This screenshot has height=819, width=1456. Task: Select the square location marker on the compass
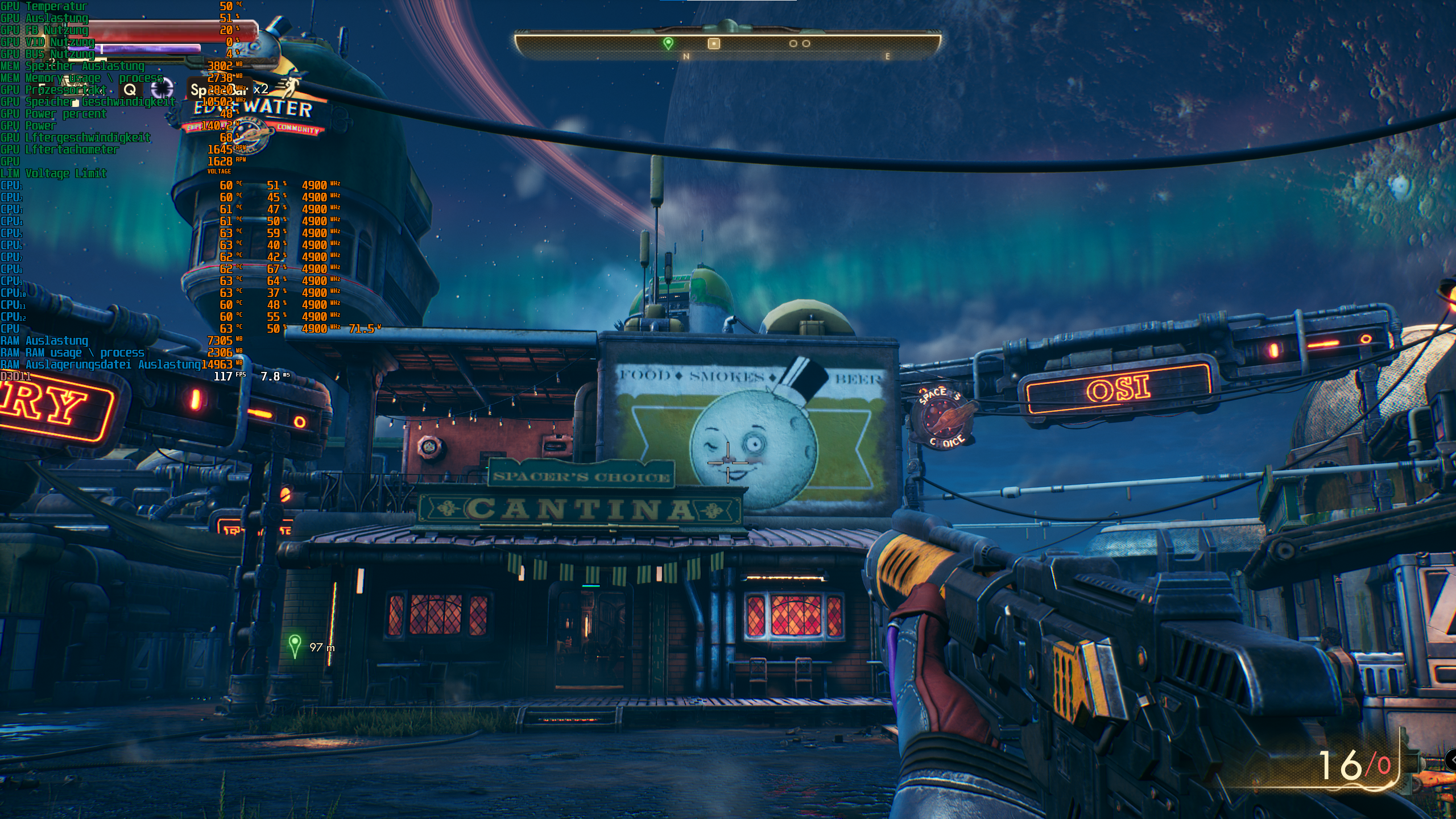pos(714,43)
